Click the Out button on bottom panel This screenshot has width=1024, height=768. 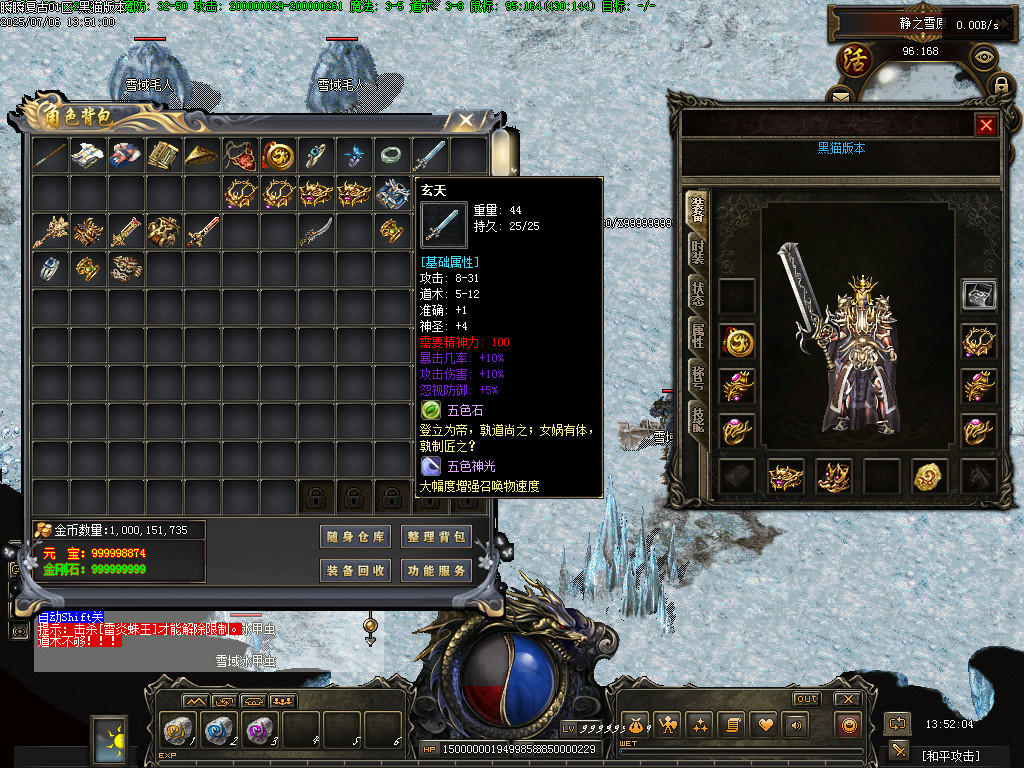pos(806,698)
